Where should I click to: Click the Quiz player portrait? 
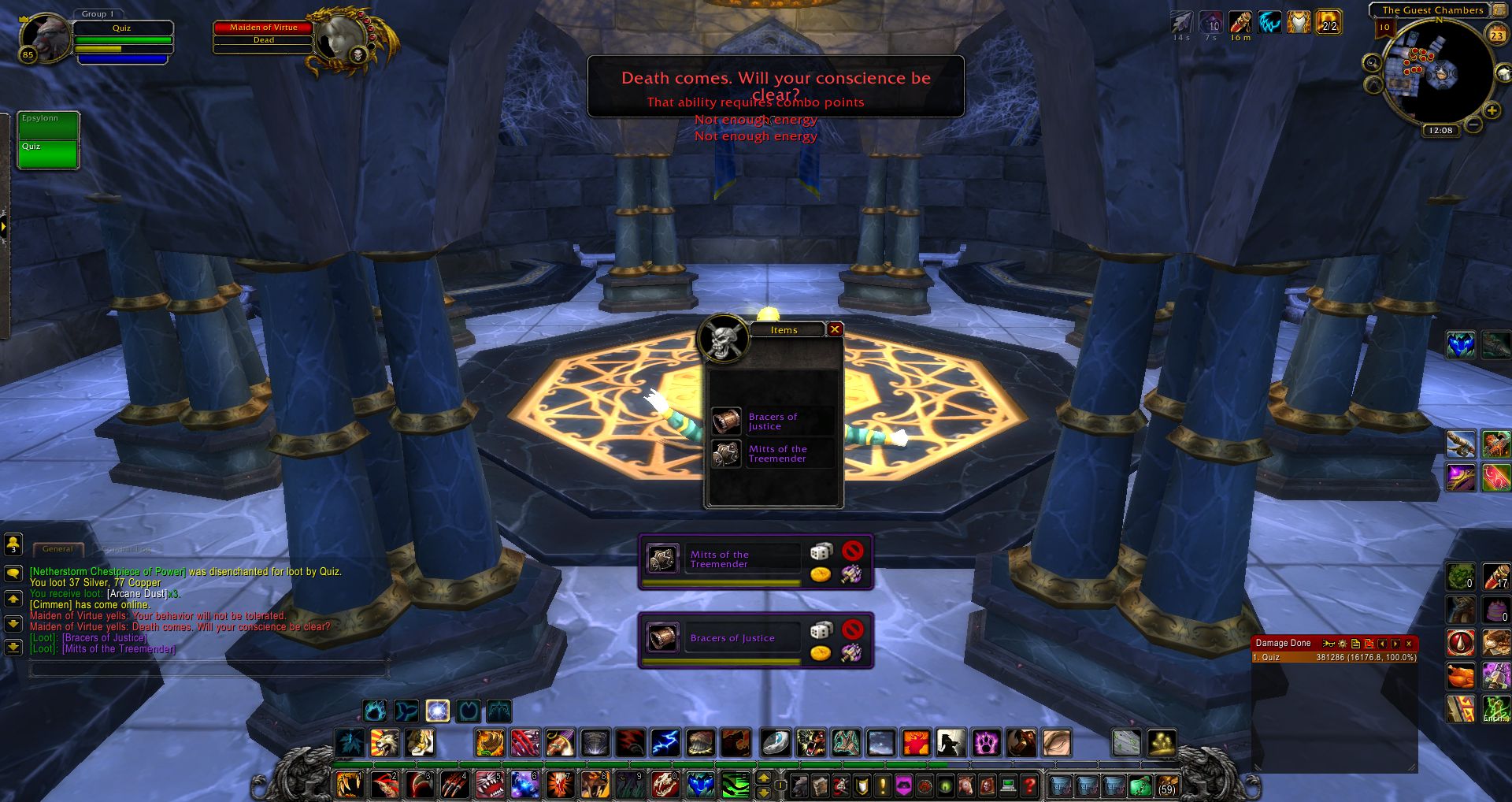click(45, 36)
